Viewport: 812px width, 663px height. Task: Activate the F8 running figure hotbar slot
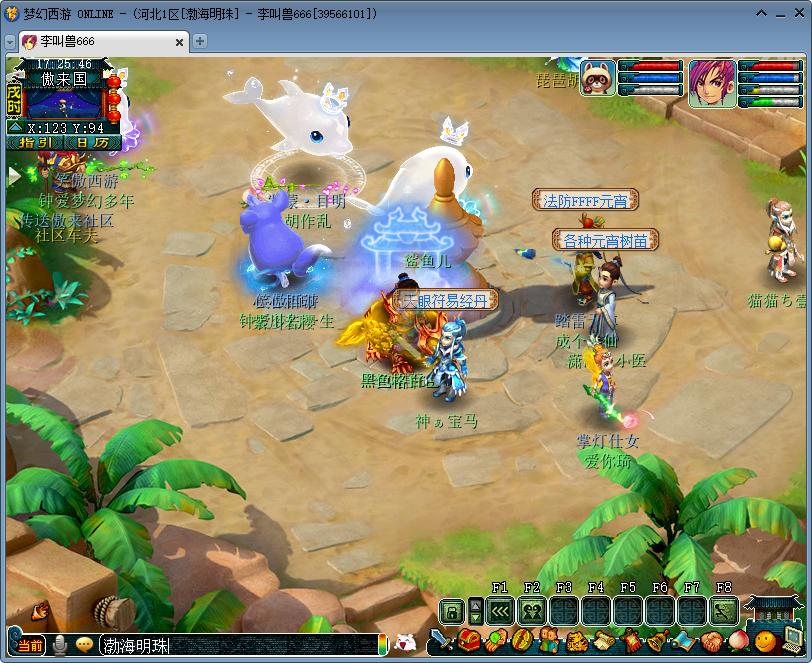724,610
